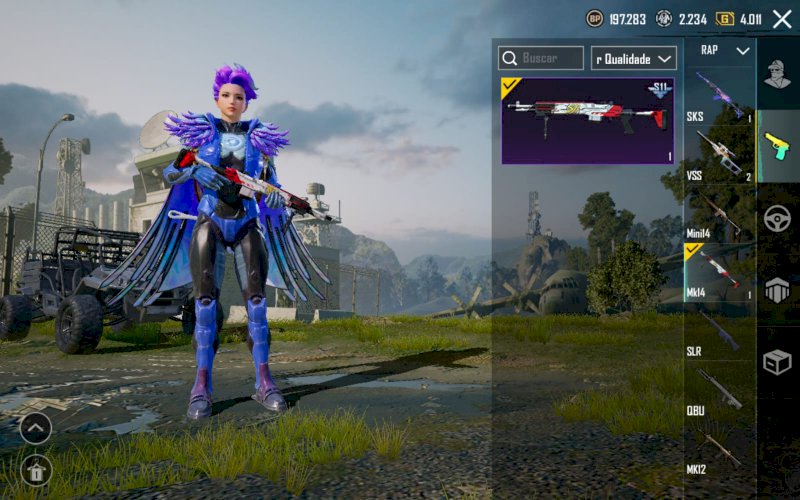Screen dimensions: 800x500
Task: Open the Qualidade sort dropdown
Action: pos(634,58)
